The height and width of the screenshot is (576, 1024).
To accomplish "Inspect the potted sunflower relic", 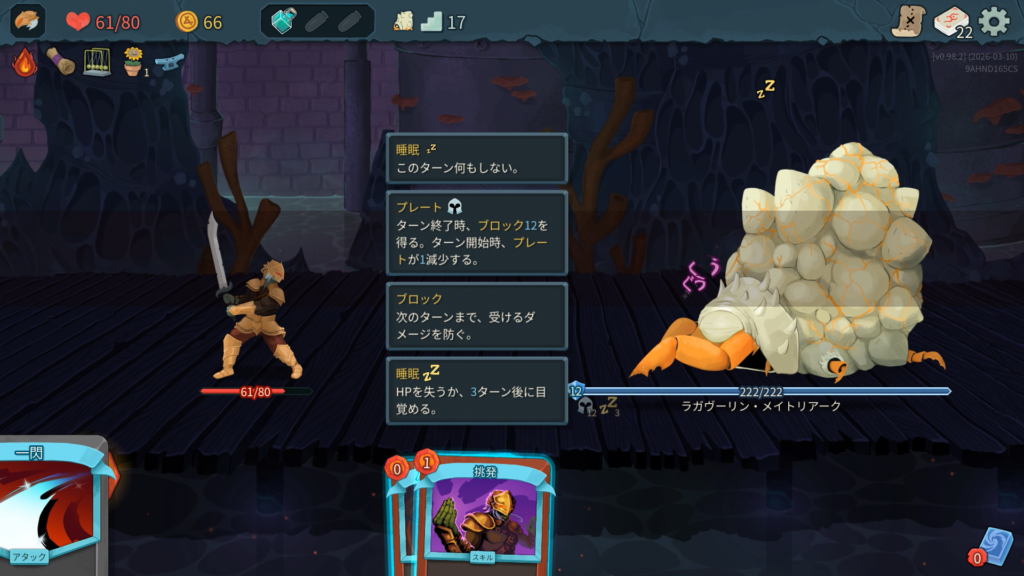I will pos(132,62).
